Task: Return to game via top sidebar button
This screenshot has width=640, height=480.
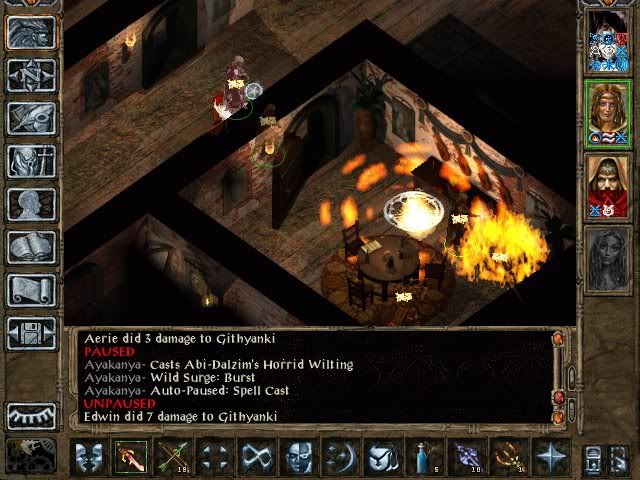Action: pos(31,32)
